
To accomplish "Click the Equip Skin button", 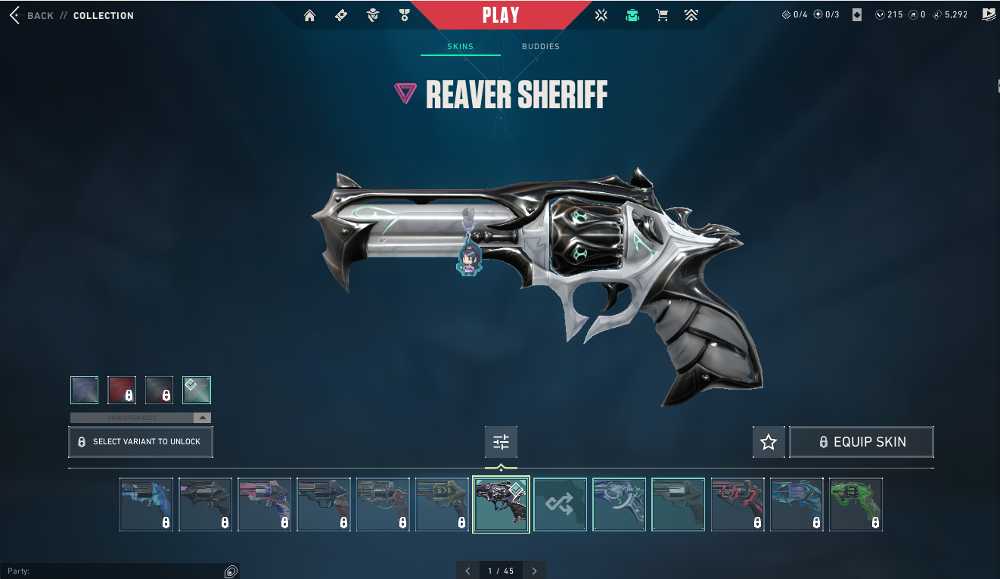I will coord(861,442).
